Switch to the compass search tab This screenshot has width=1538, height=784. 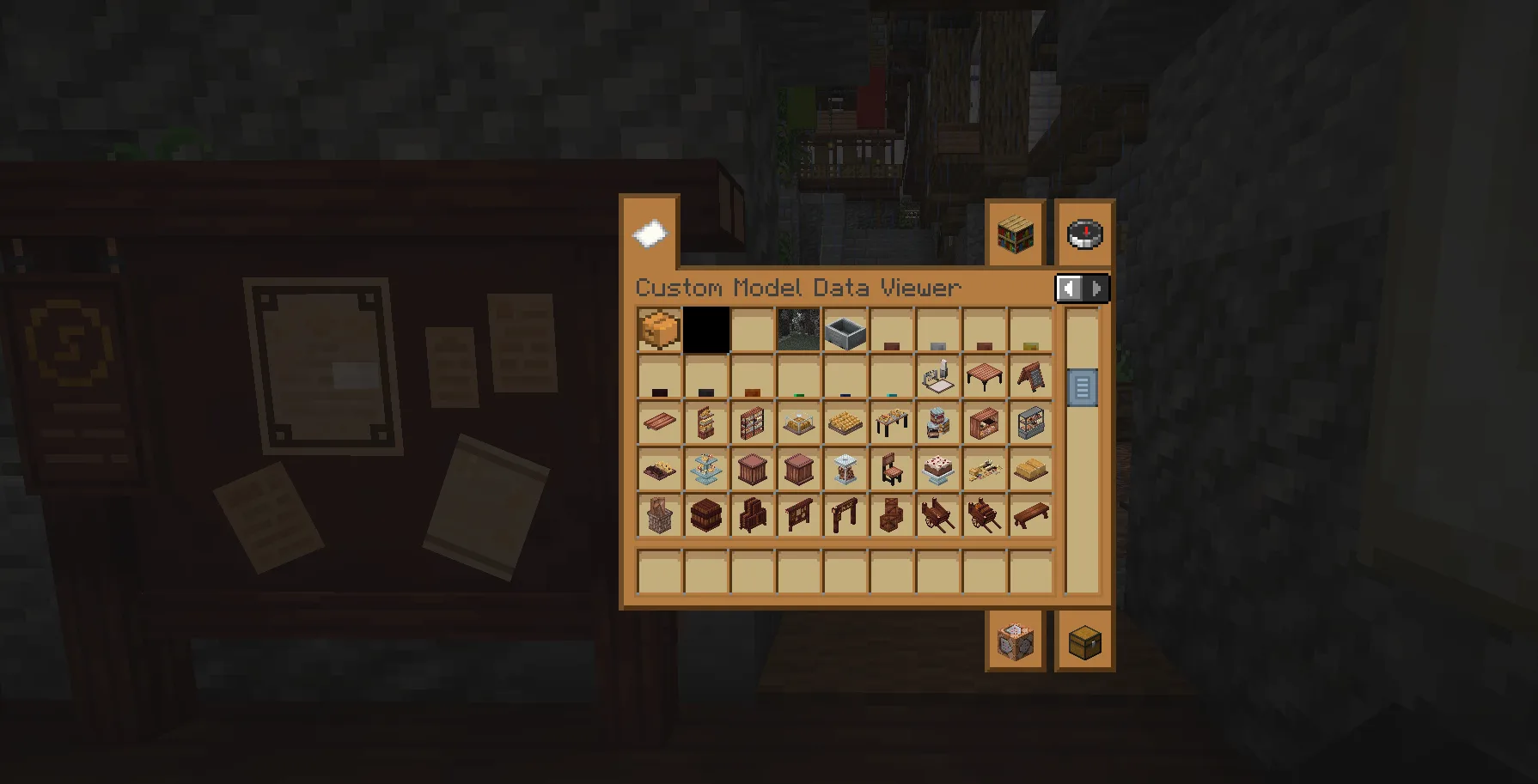[1084, 234]
